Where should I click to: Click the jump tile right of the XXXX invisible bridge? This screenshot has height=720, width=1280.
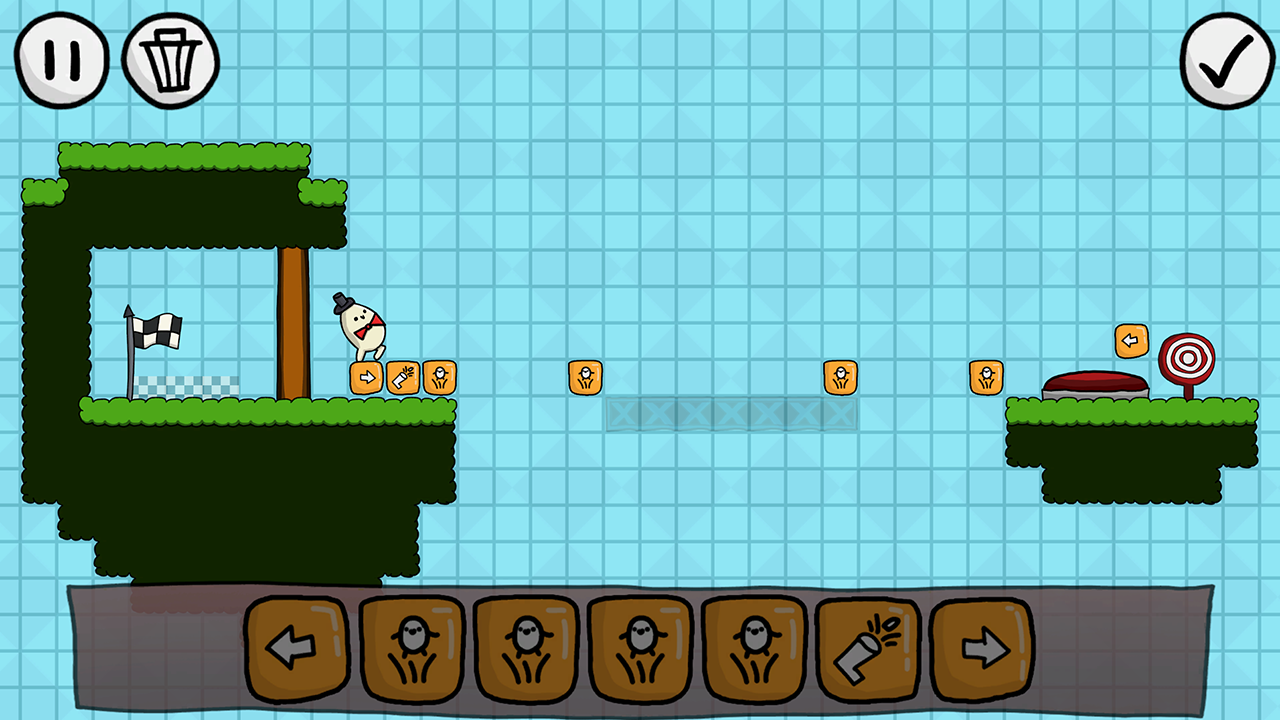[x=841, y=375]
